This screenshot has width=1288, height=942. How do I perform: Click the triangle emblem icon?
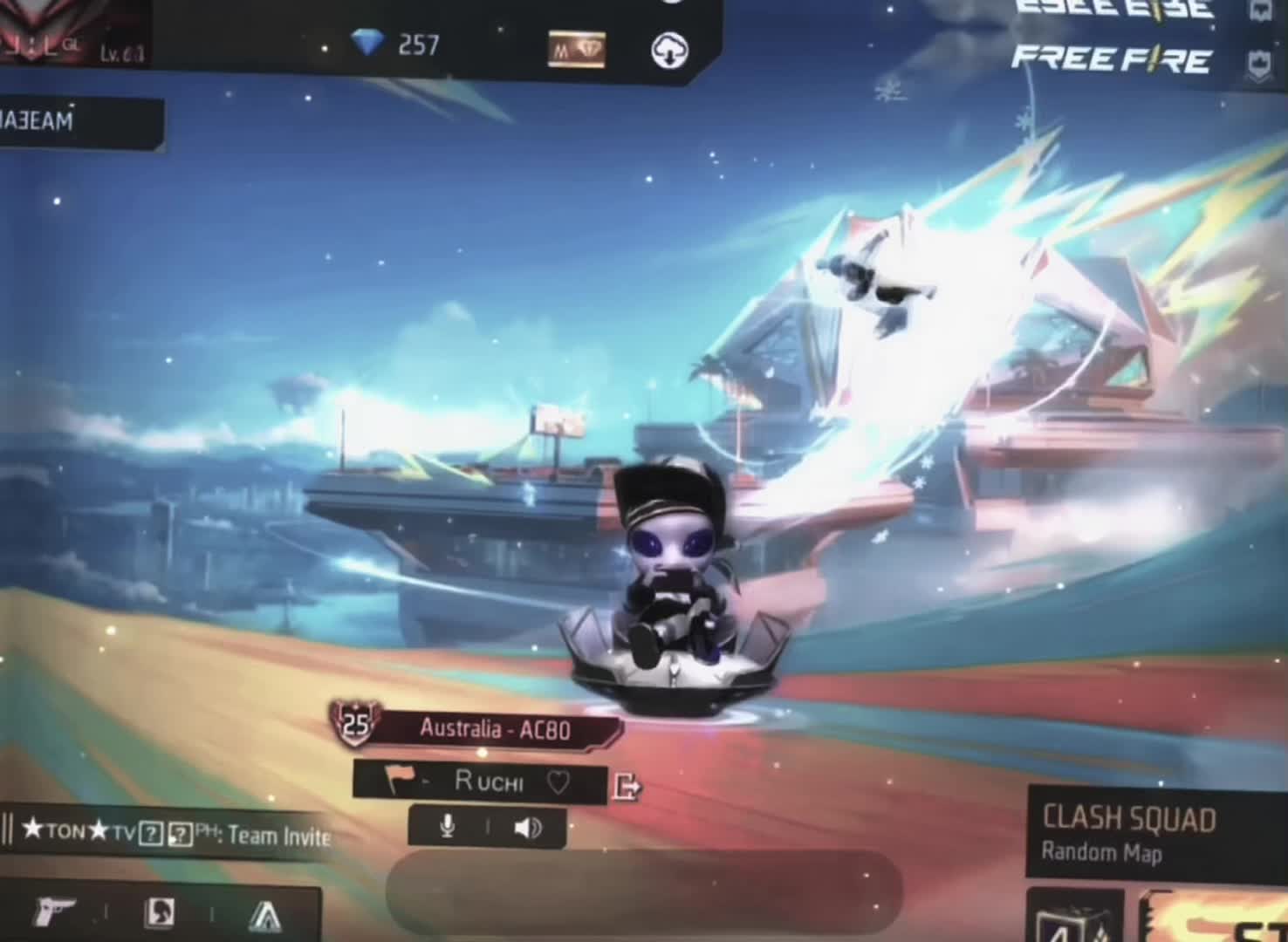tap(264, 916)
